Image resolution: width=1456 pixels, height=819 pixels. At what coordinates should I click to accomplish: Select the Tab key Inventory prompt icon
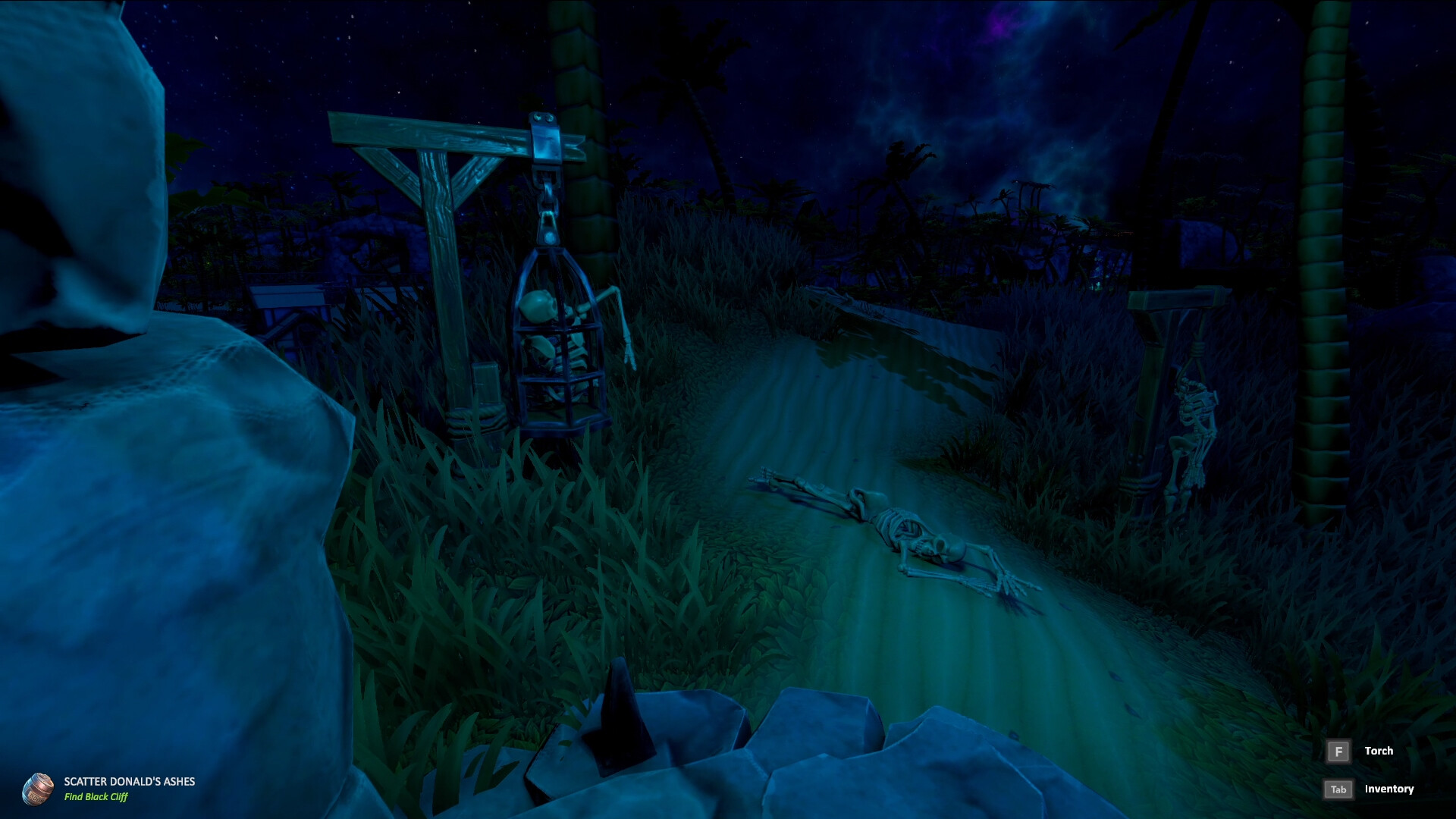coord(1339,789)
